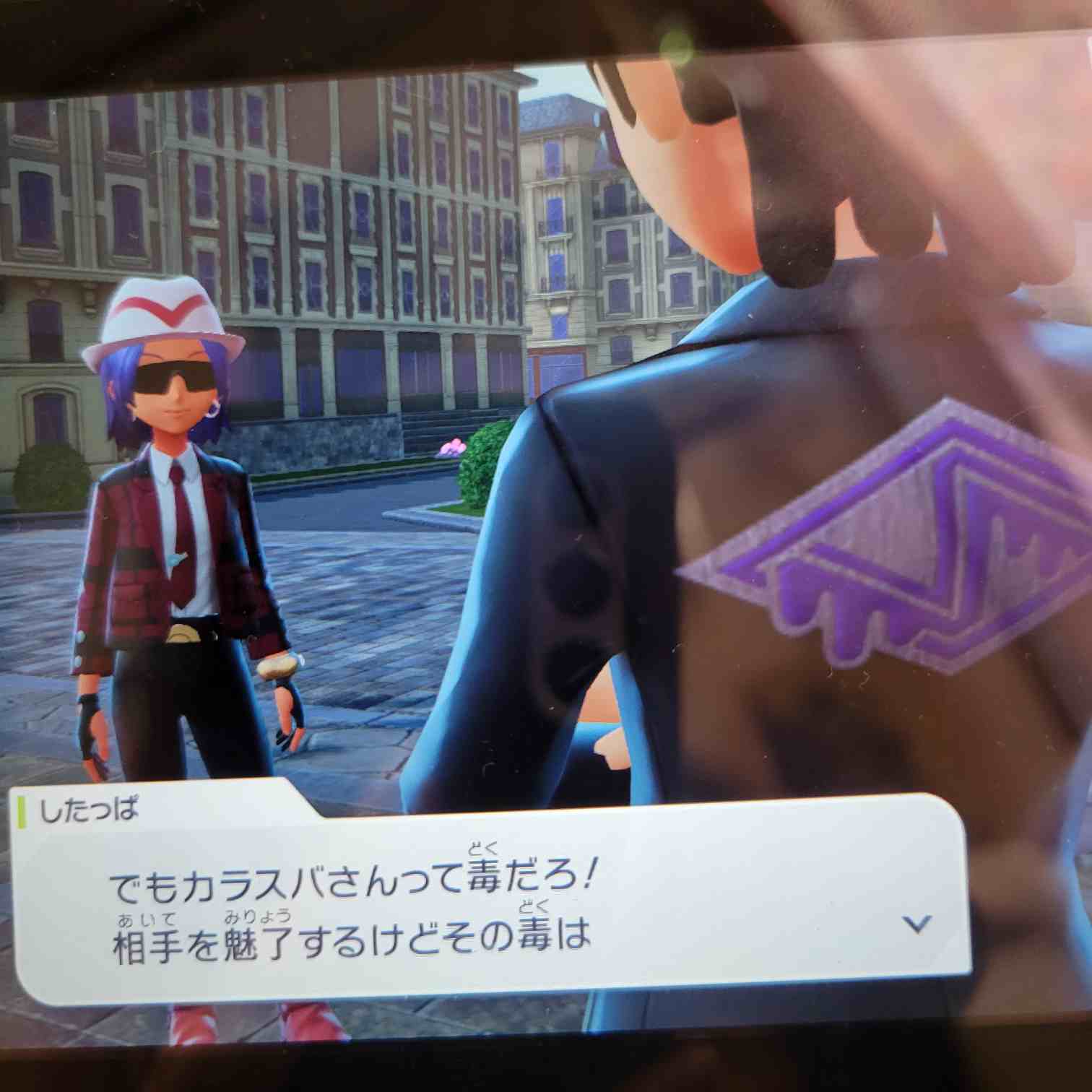Advance dialogue with the down arrow indicator

click(916, 924)
